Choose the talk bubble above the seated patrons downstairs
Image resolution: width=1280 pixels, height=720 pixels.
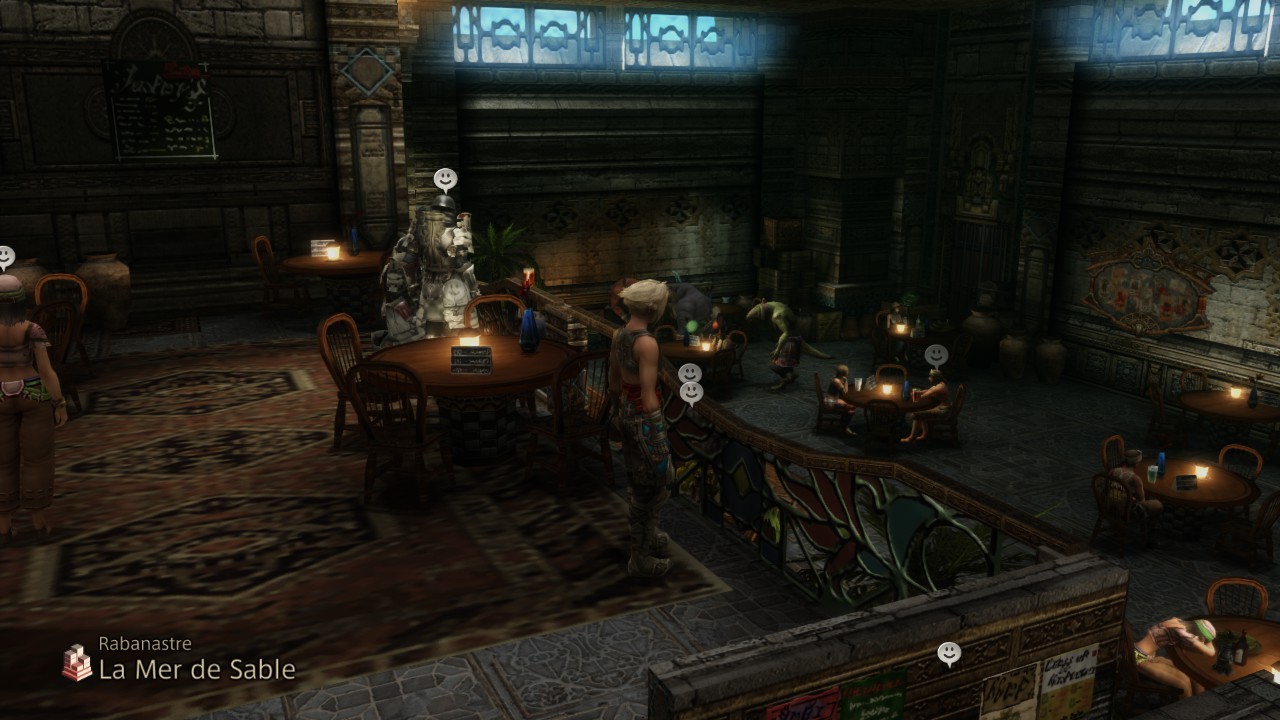click(936, 355)
